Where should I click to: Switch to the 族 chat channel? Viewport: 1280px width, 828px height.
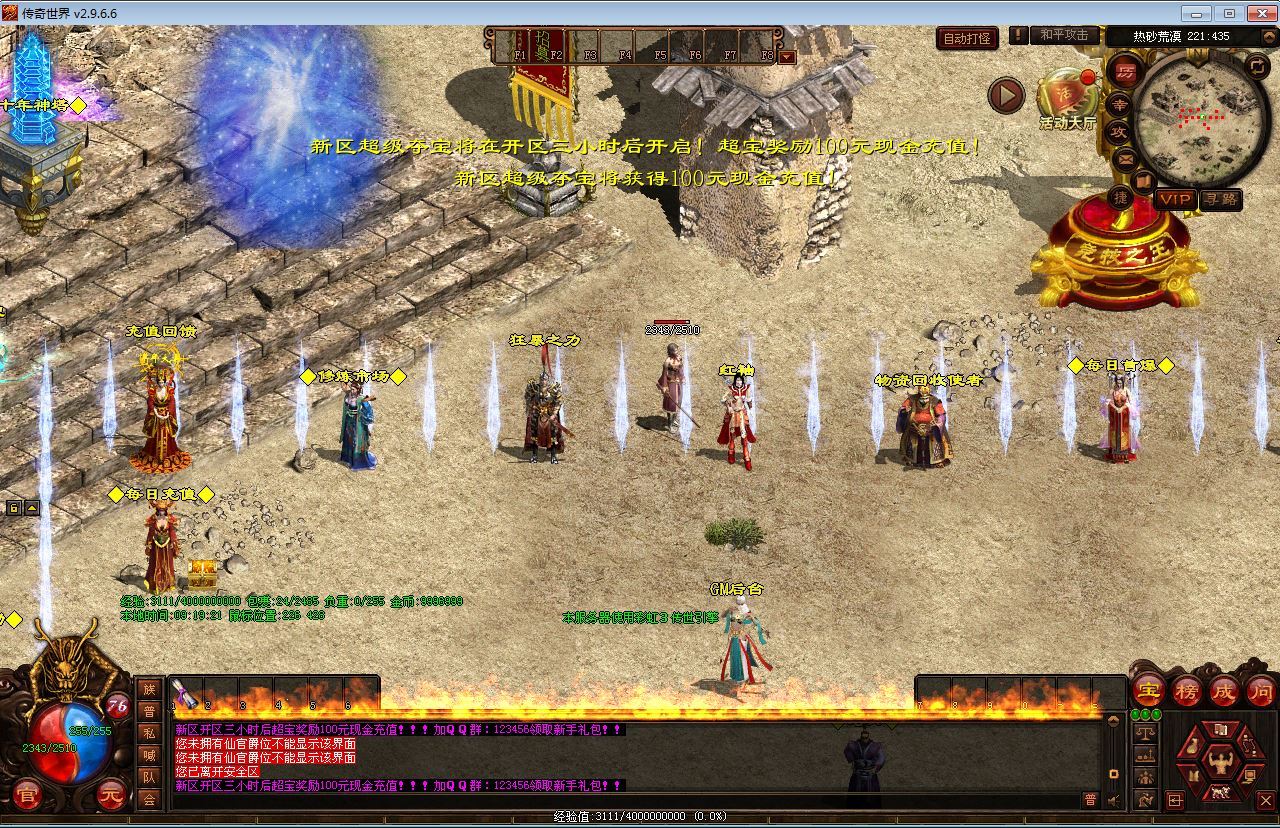coord(149,689)
